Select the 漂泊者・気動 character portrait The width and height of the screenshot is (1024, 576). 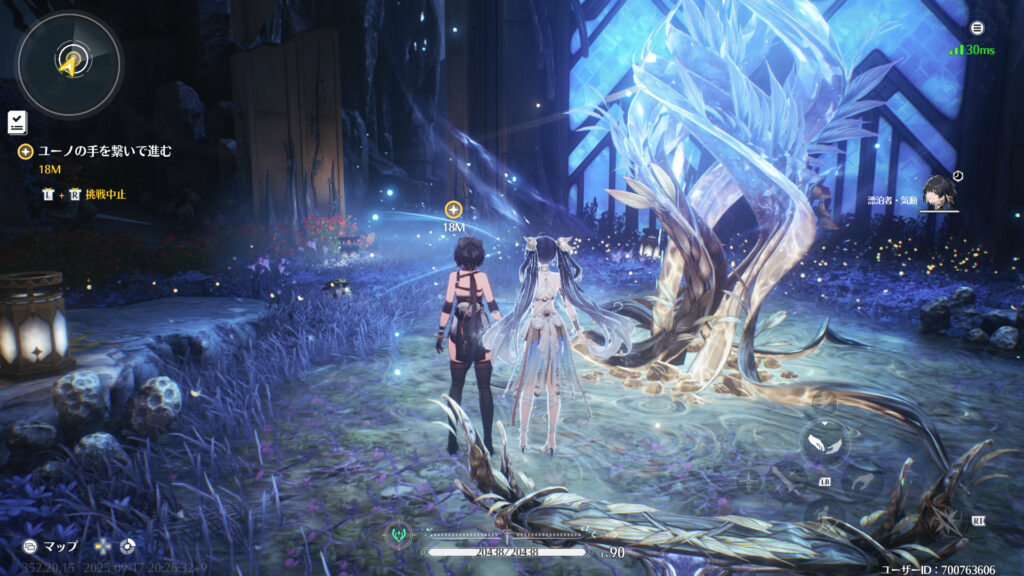tap(938, 193)
